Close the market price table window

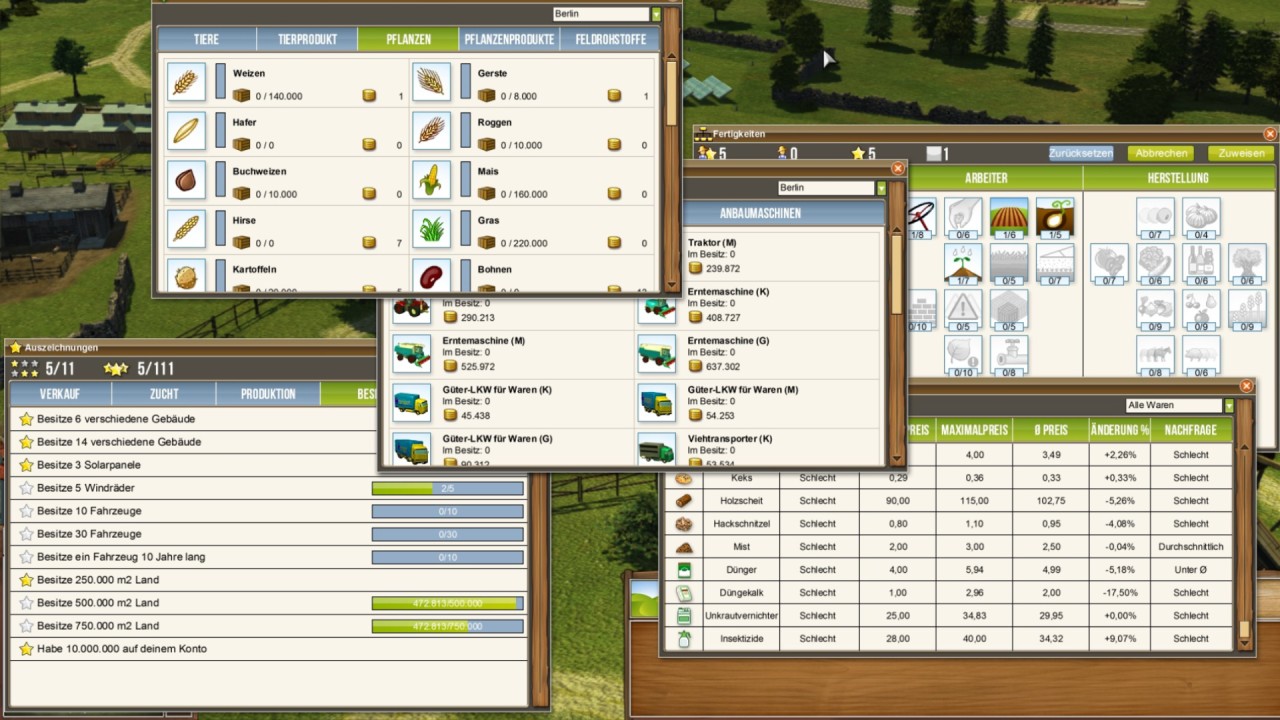tap(1246, 385)
